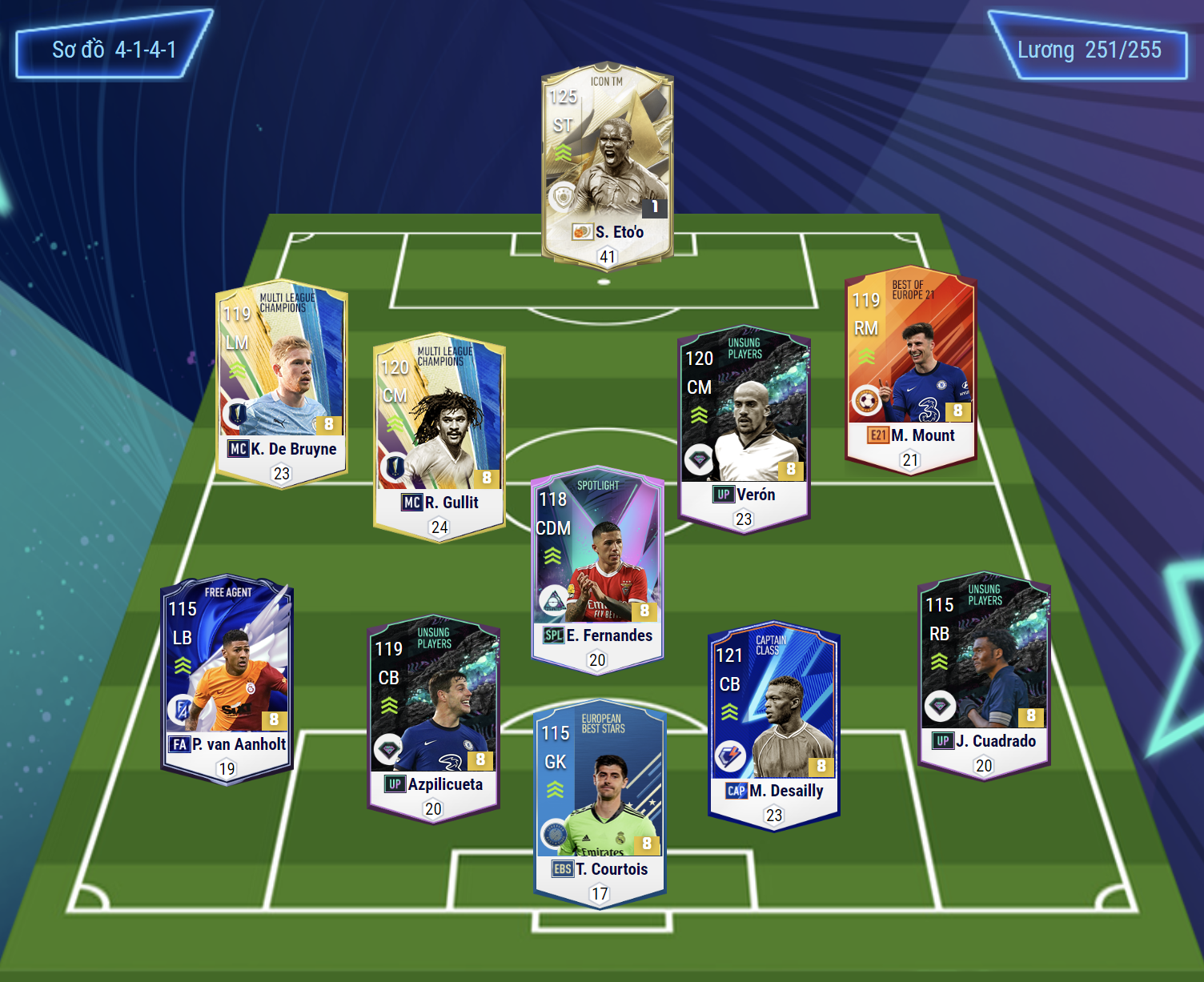Select Verón's Unsung Players card

[x=744, y=428]
